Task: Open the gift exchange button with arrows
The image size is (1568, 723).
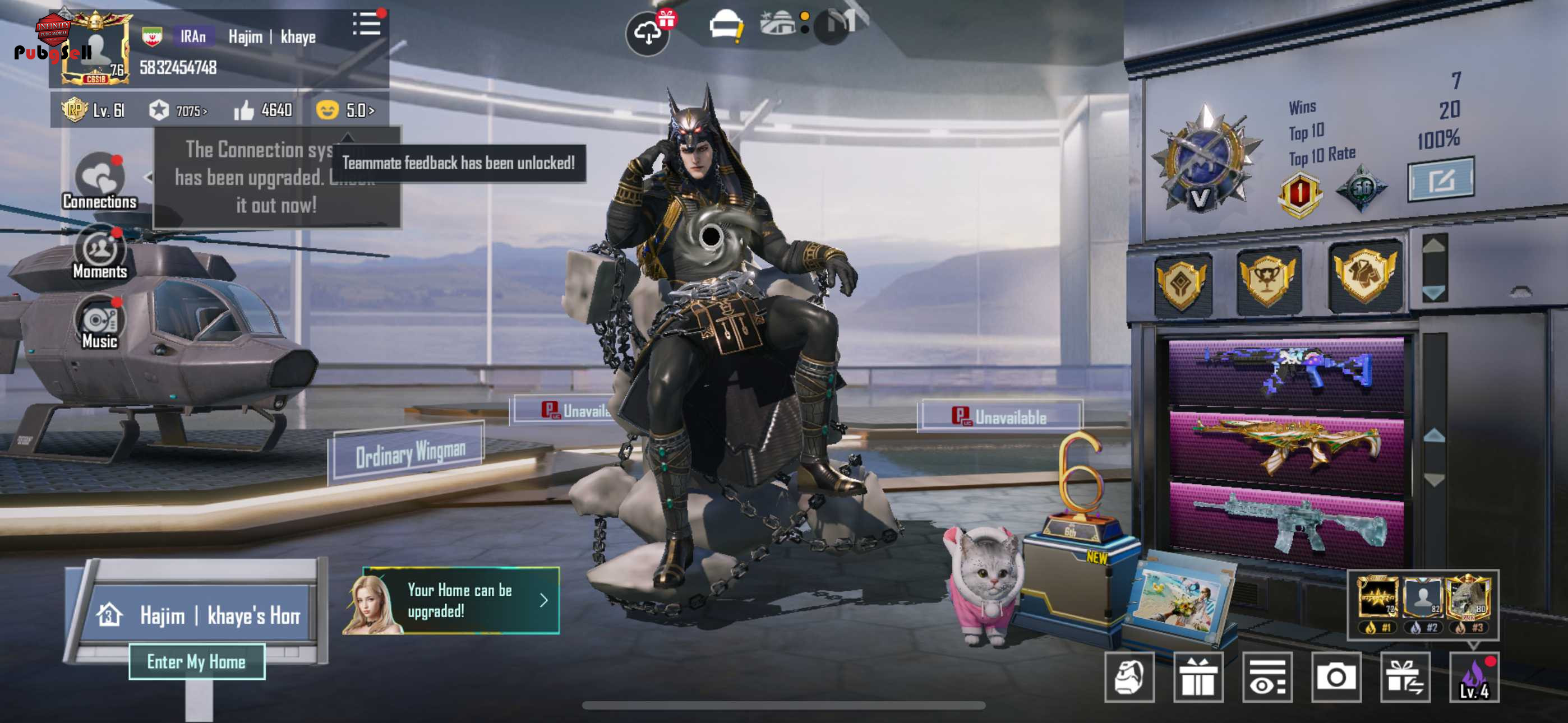Action: pyautogui.click(x=1404, y=678)
